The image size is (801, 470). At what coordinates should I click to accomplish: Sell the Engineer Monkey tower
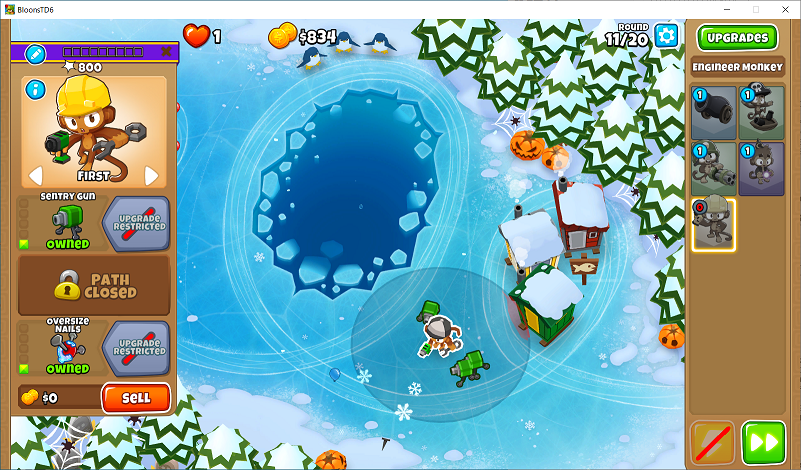136,397
